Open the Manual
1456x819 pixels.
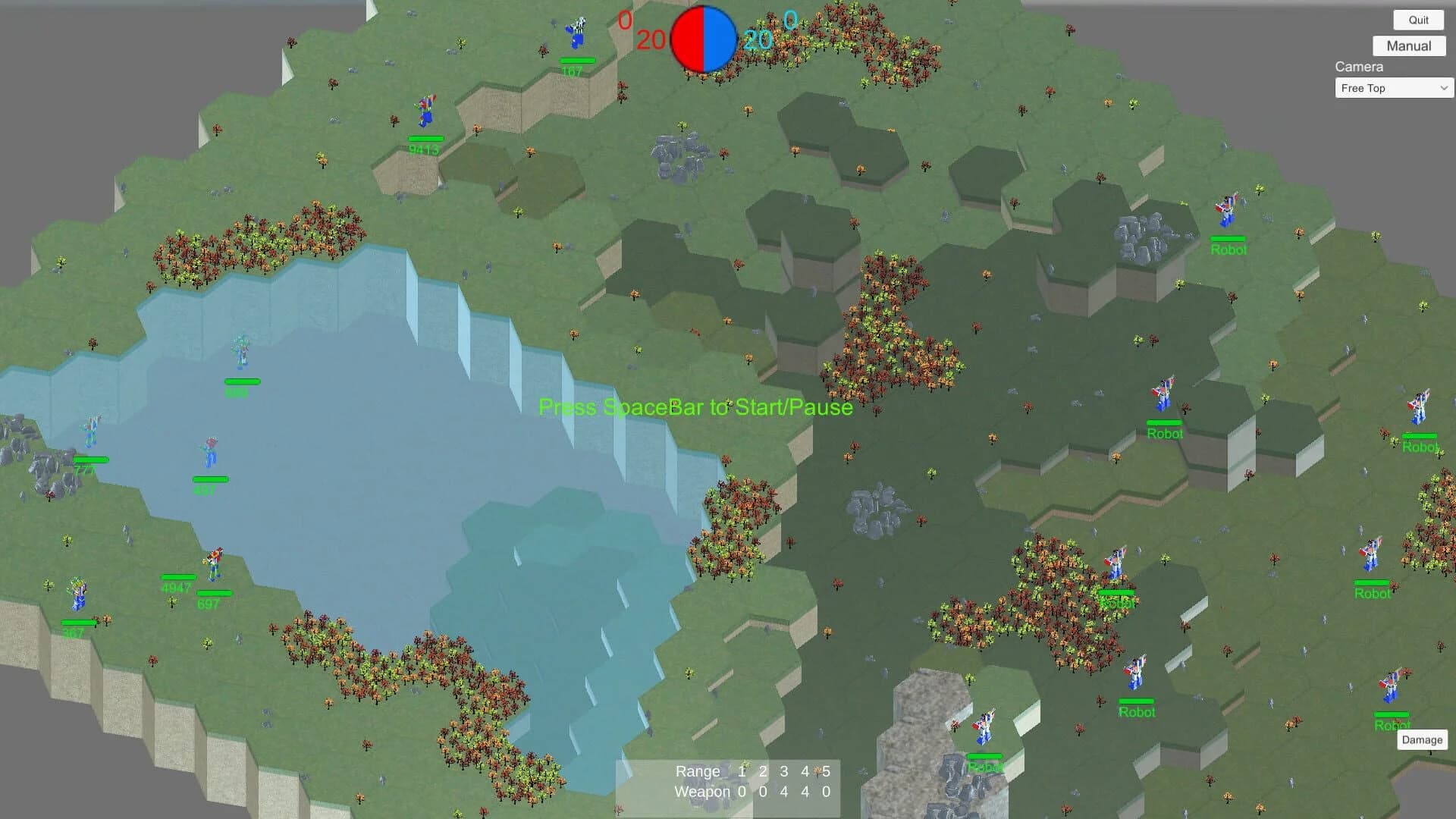click(1408, 45)
